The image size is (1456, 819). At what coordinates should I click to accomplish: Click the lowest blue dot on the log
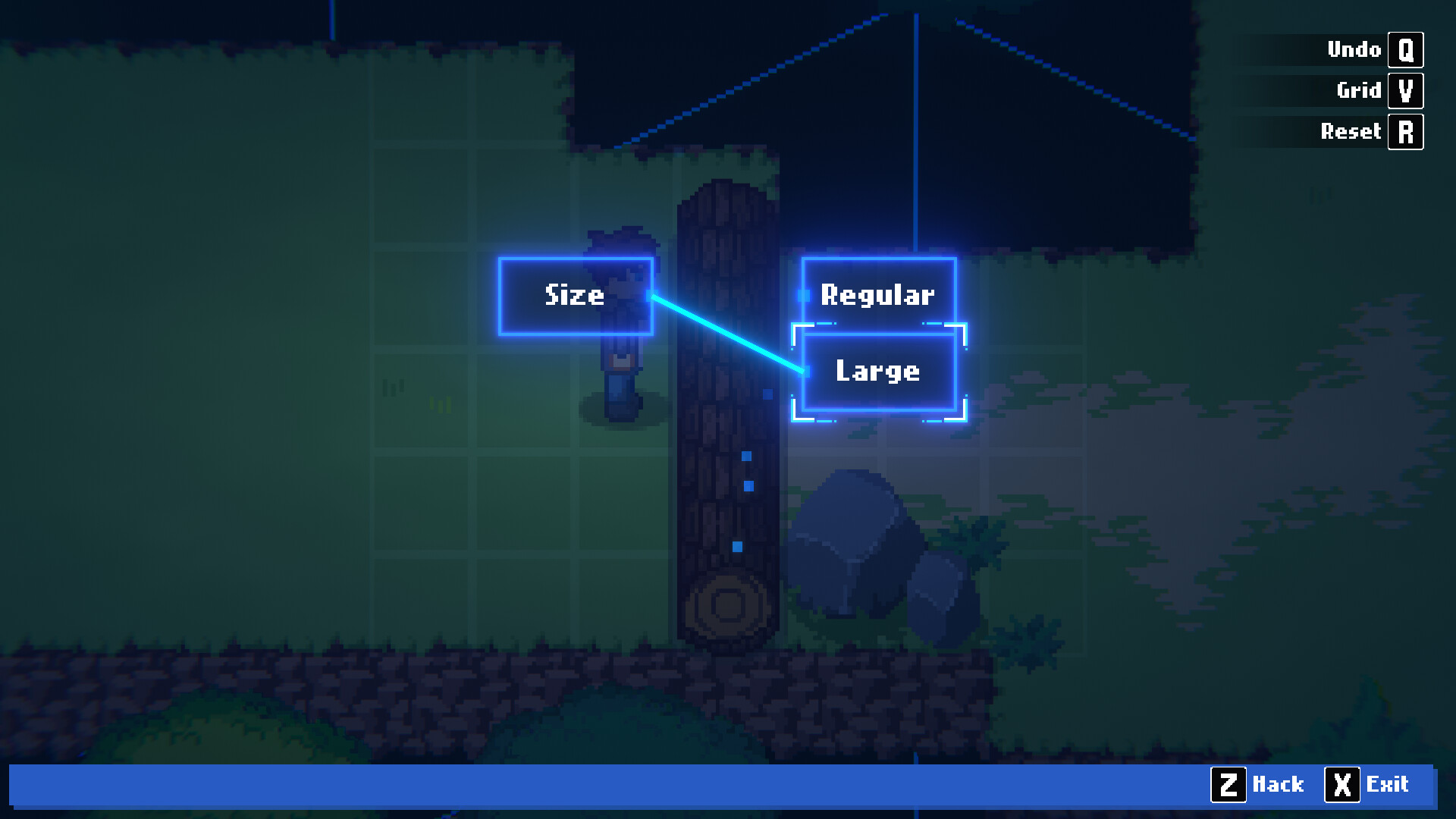click(x=737, y=544)
